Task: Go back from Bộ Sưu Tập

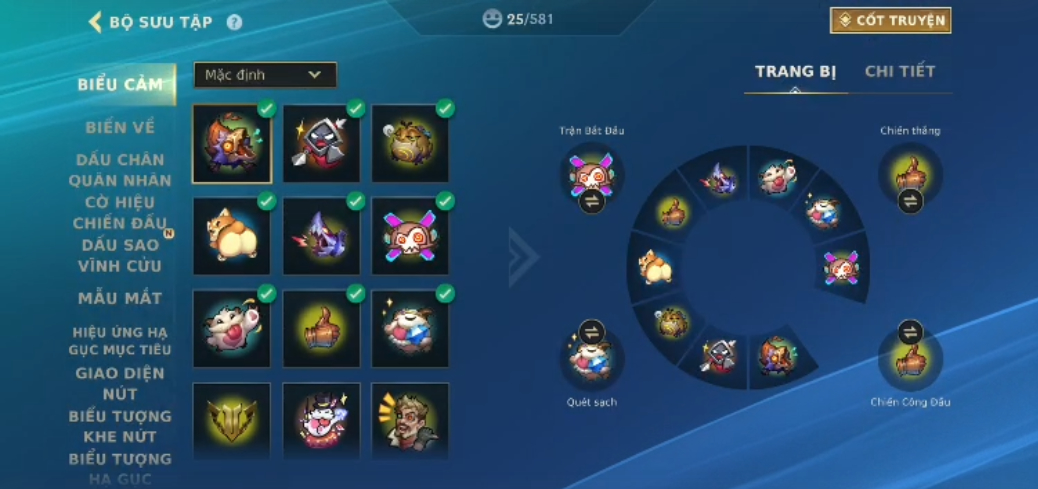Action: (96, 22)
